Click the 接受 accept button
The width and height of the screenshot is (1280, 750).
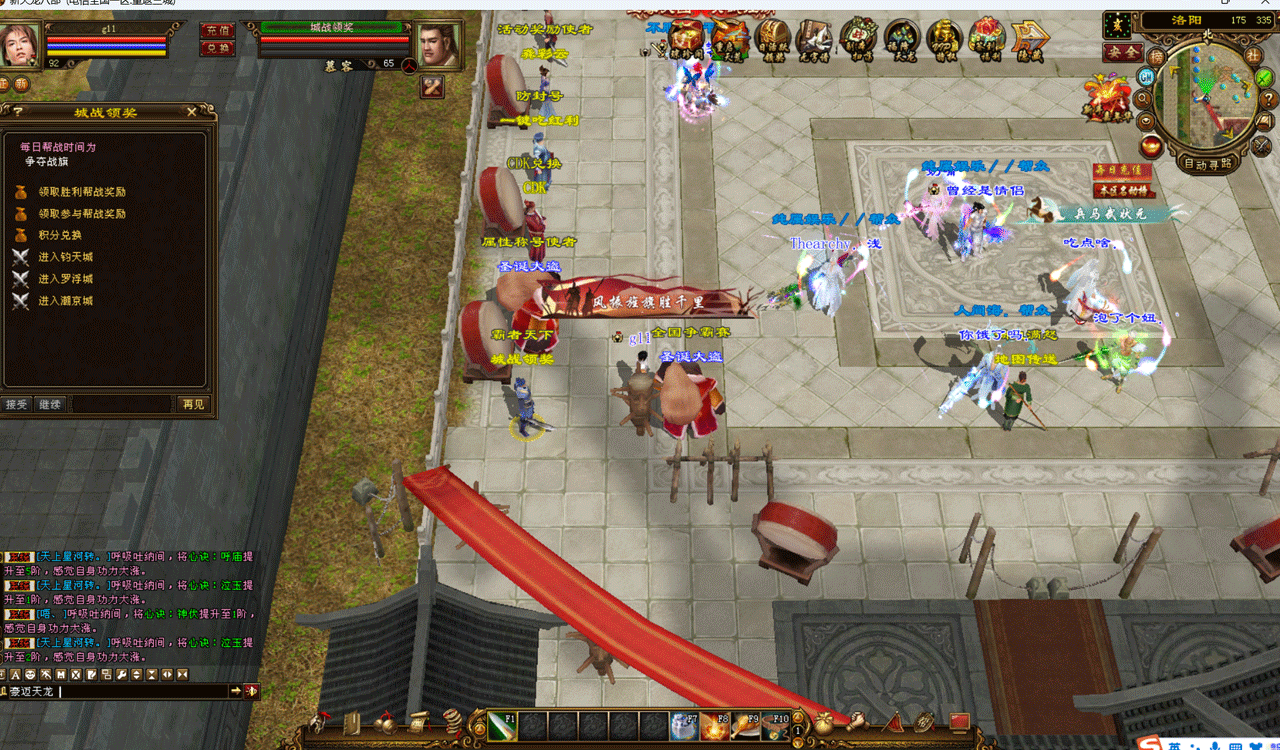[x=16, y=405]
